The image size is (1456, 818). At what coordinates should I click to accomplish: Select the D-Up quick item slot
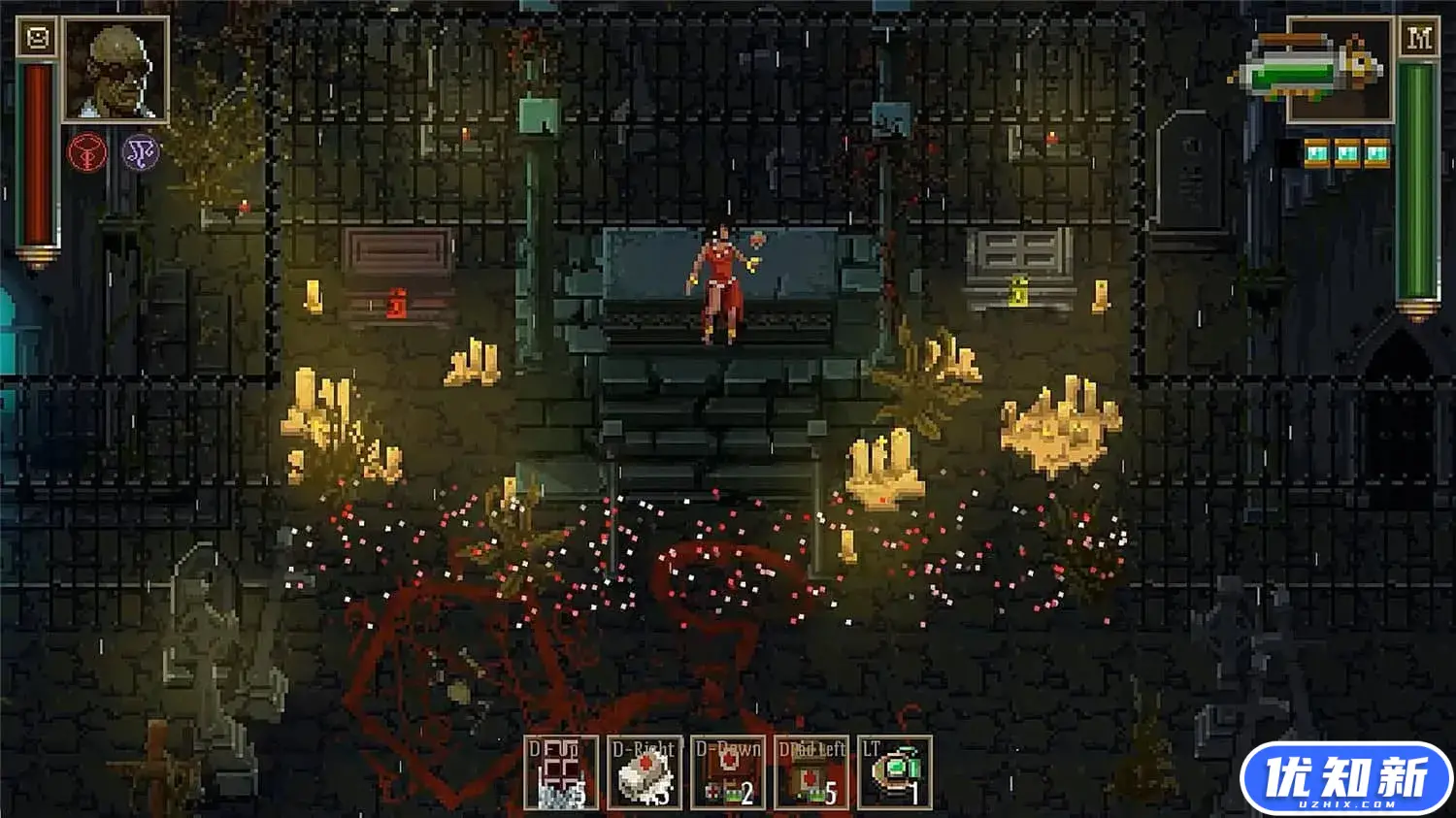(x=560, y=772)
